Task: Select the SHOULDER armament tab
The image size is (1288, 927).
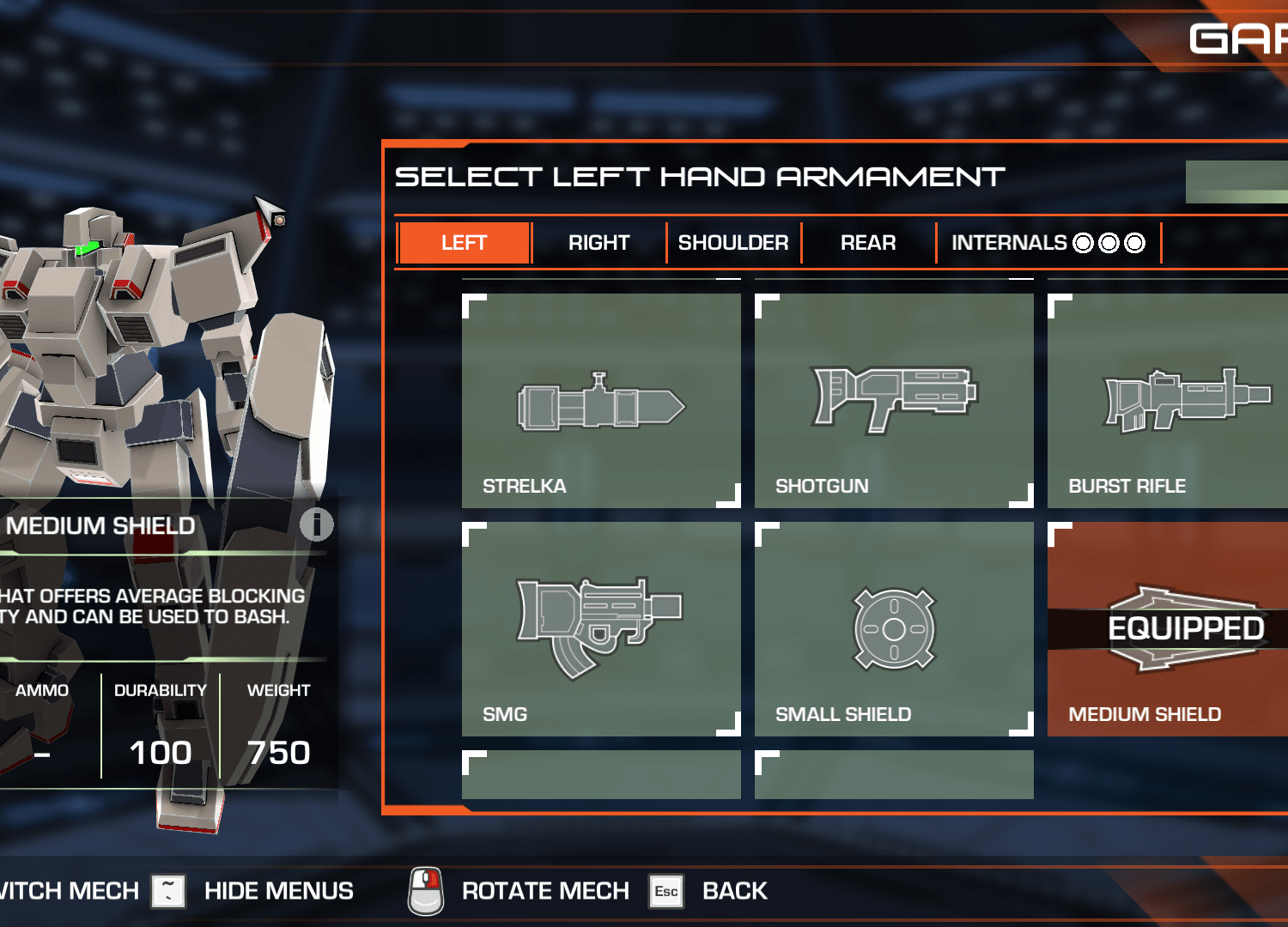Action: (733, 243)
